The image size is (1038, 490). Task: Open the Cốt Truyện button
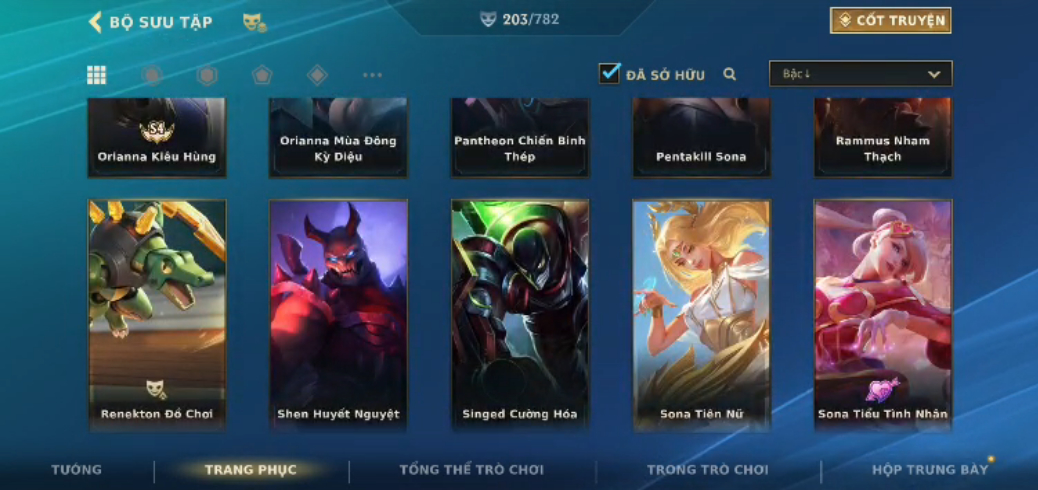pos(890,21)
